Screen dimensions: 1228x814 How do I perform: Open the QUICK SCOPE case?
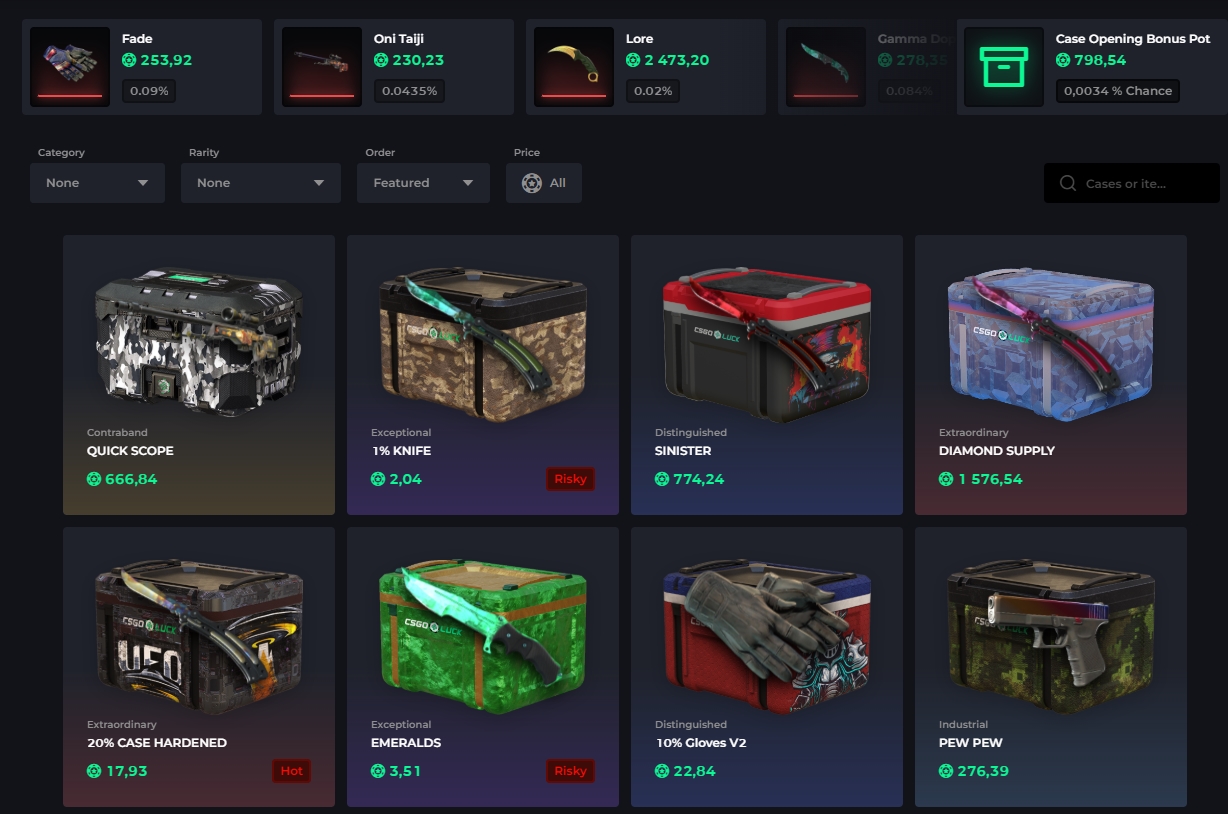point(199,374)
